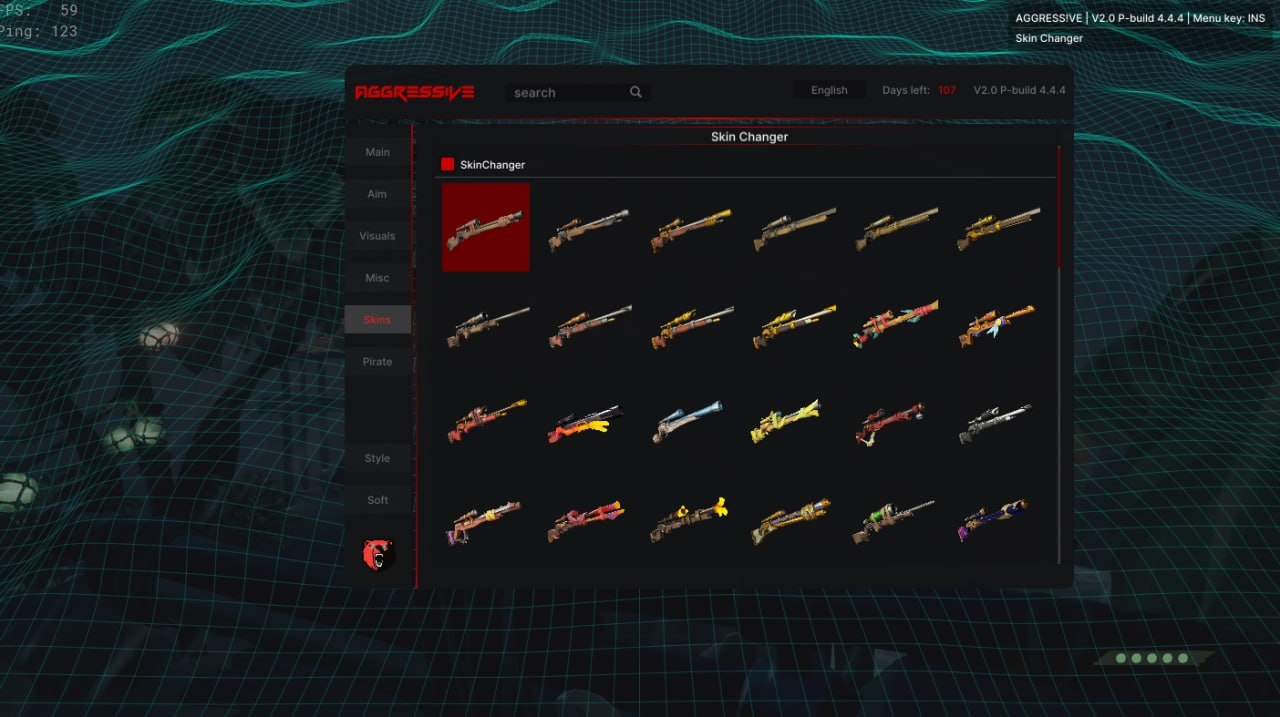Pick the red rifle skin with teal accents

point(895,324)
